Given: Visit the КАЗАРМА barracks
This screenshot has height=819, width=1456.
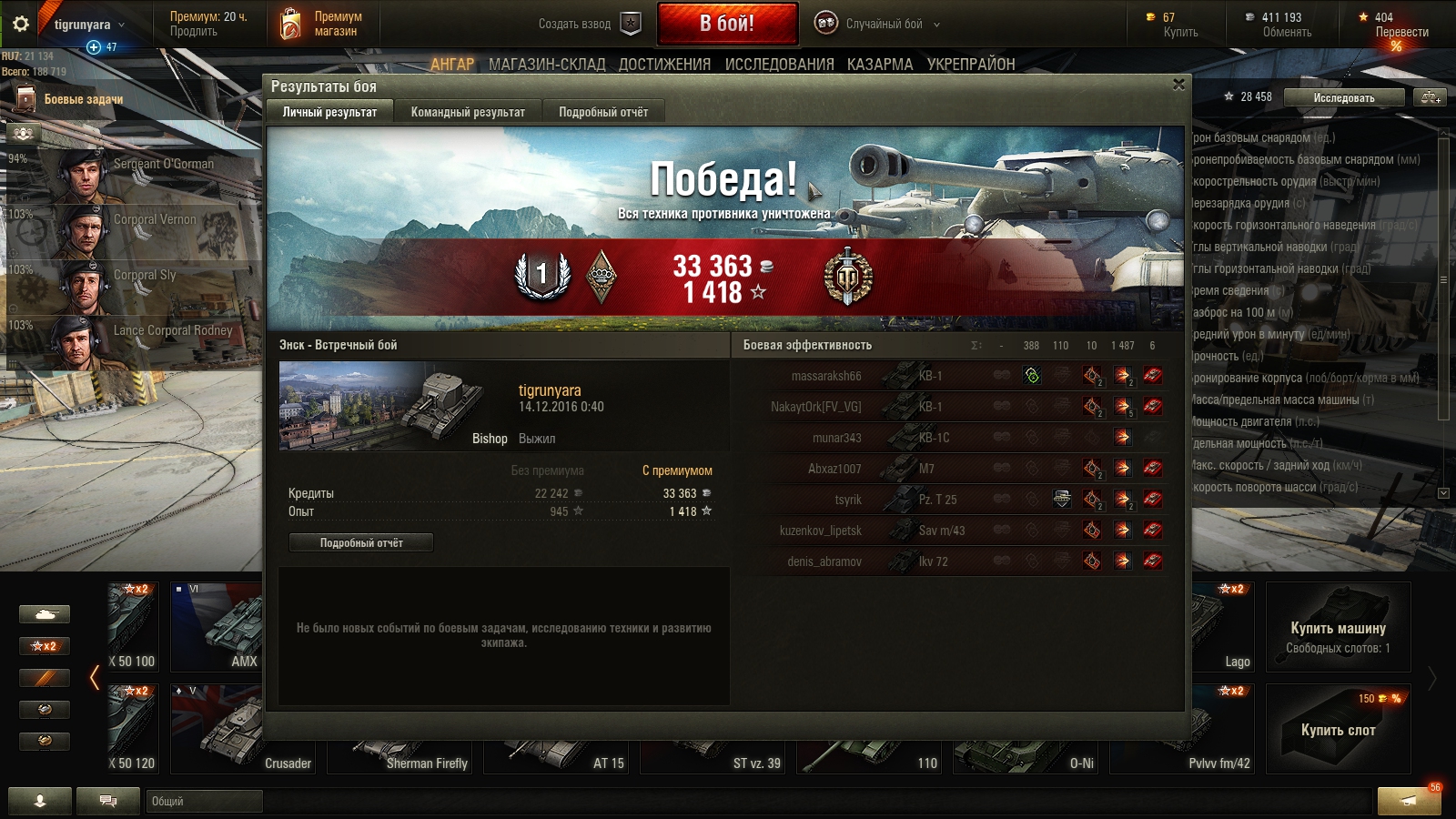Looking at the screenshot, I should pyautogui.click(x=880, y=65).
